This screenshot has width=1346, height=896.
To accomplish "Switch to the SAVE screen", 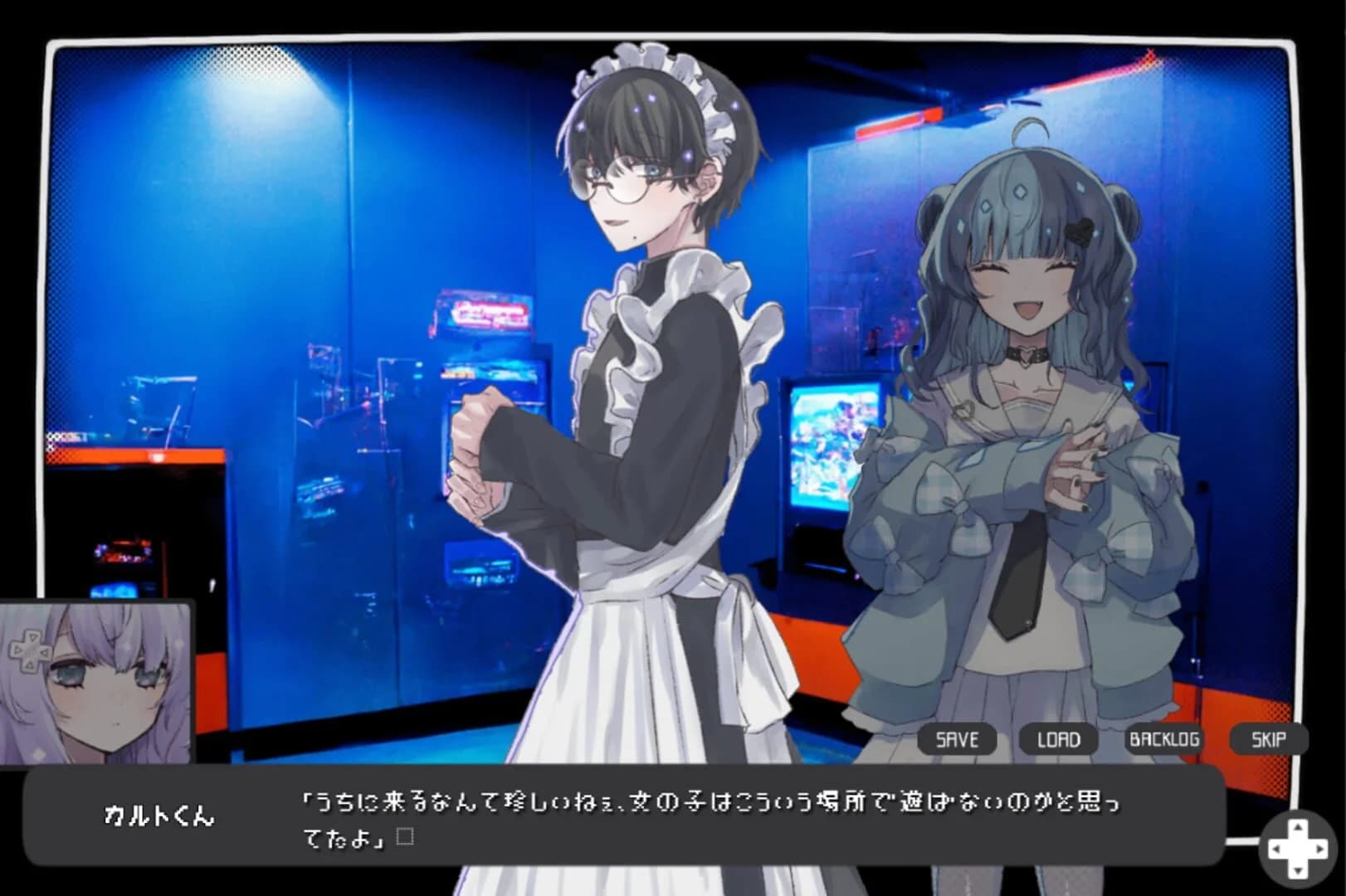I will point(958,738).
